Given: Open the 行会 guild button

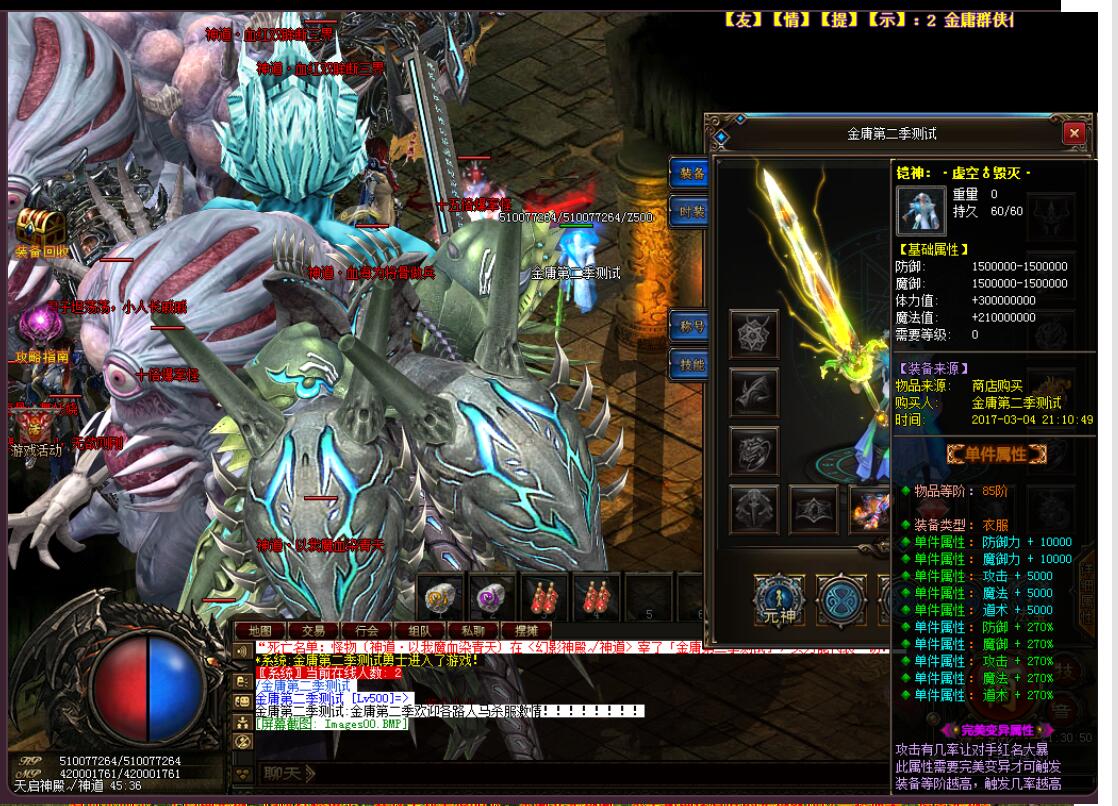Looking at the screenshot, I should [366, 631].
